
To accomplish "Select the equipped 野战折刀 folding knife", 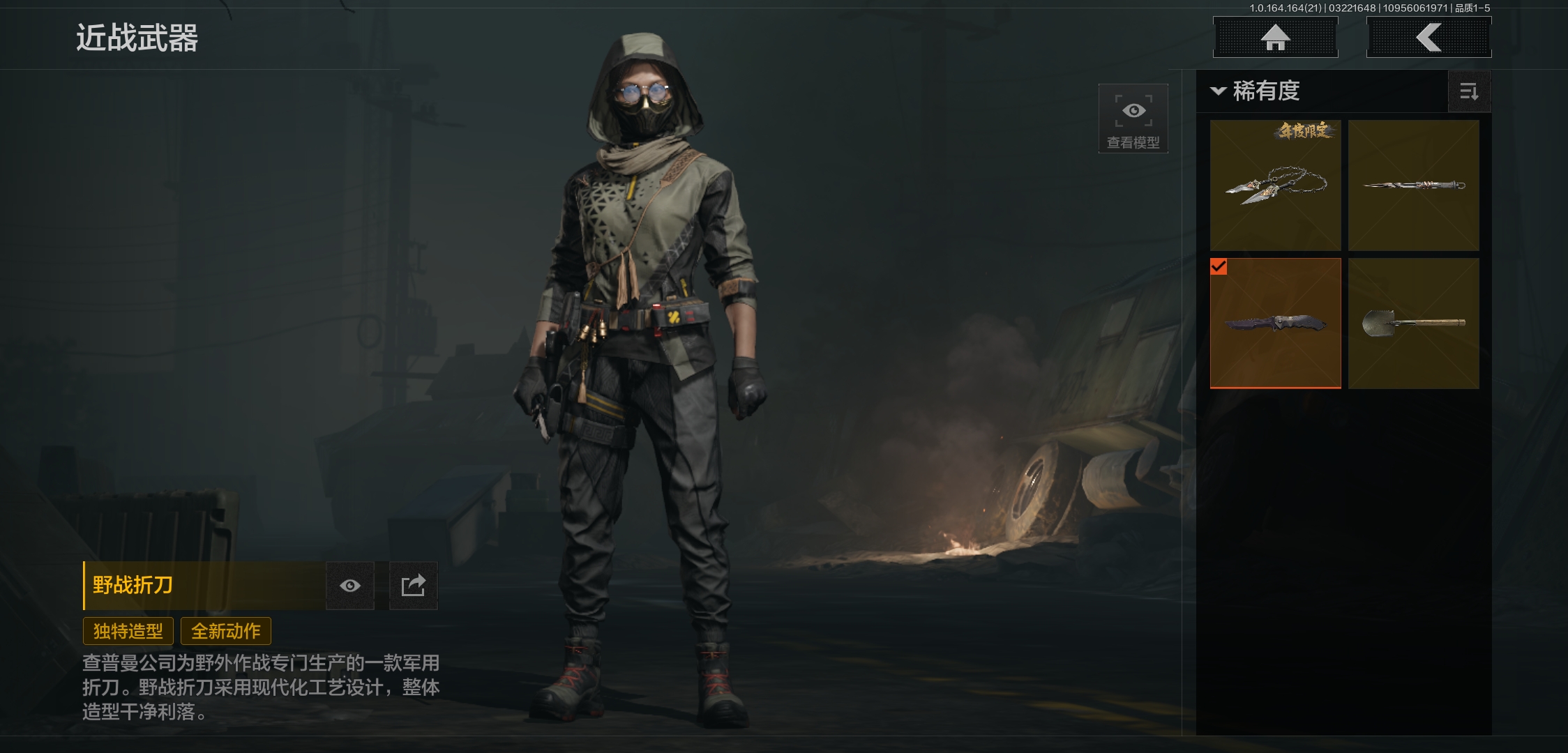I will [1275, 324].
